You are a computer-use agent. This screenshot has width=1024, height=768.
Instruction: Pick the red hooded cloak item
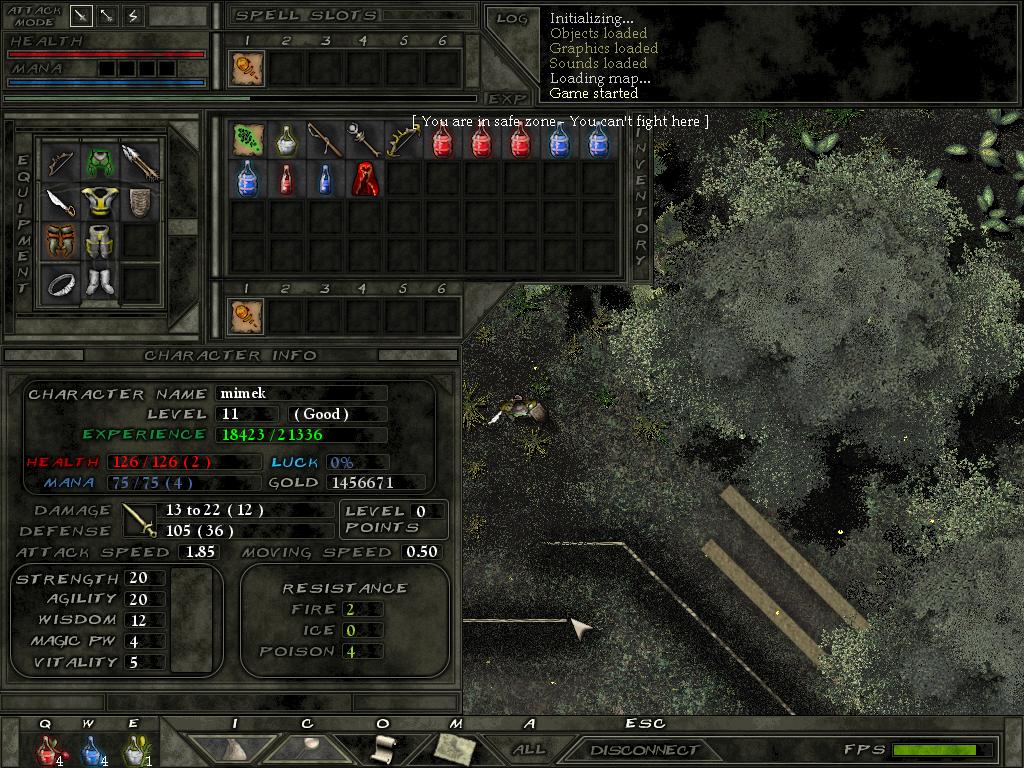364,179
